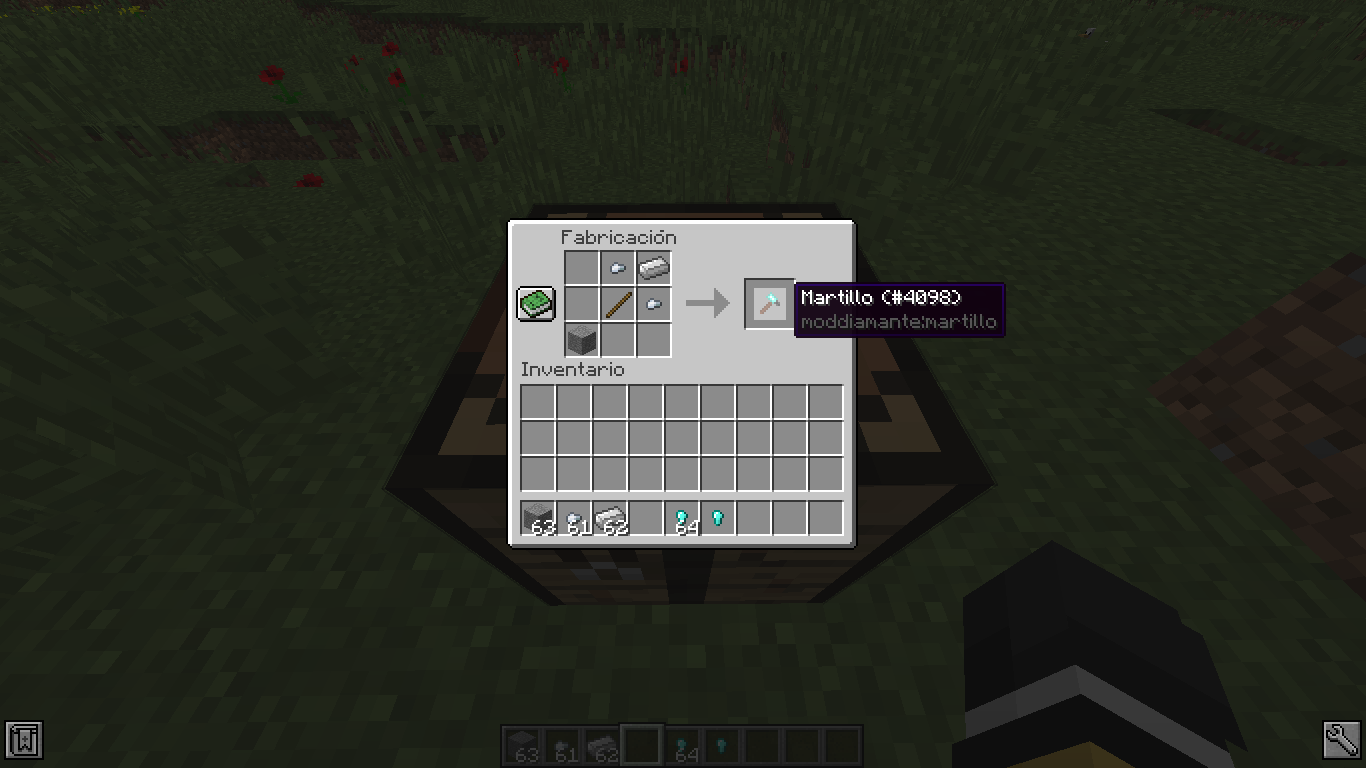Select the iron ingot in the crafting grid
Screen dimensions: 1366x768
[653, 267]
